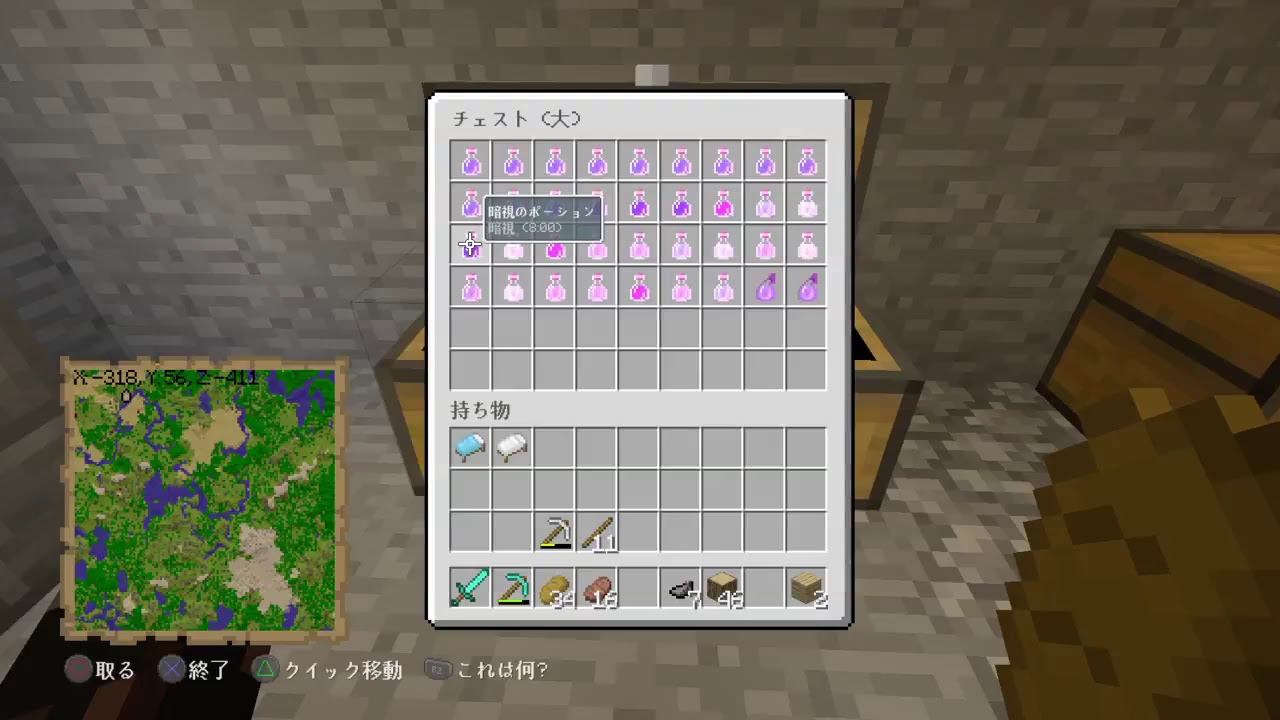Select the Night Vision Potion in the chest
Viewport: 1280px width, 720px height.
pyautogui.click(x=470, y=247)
